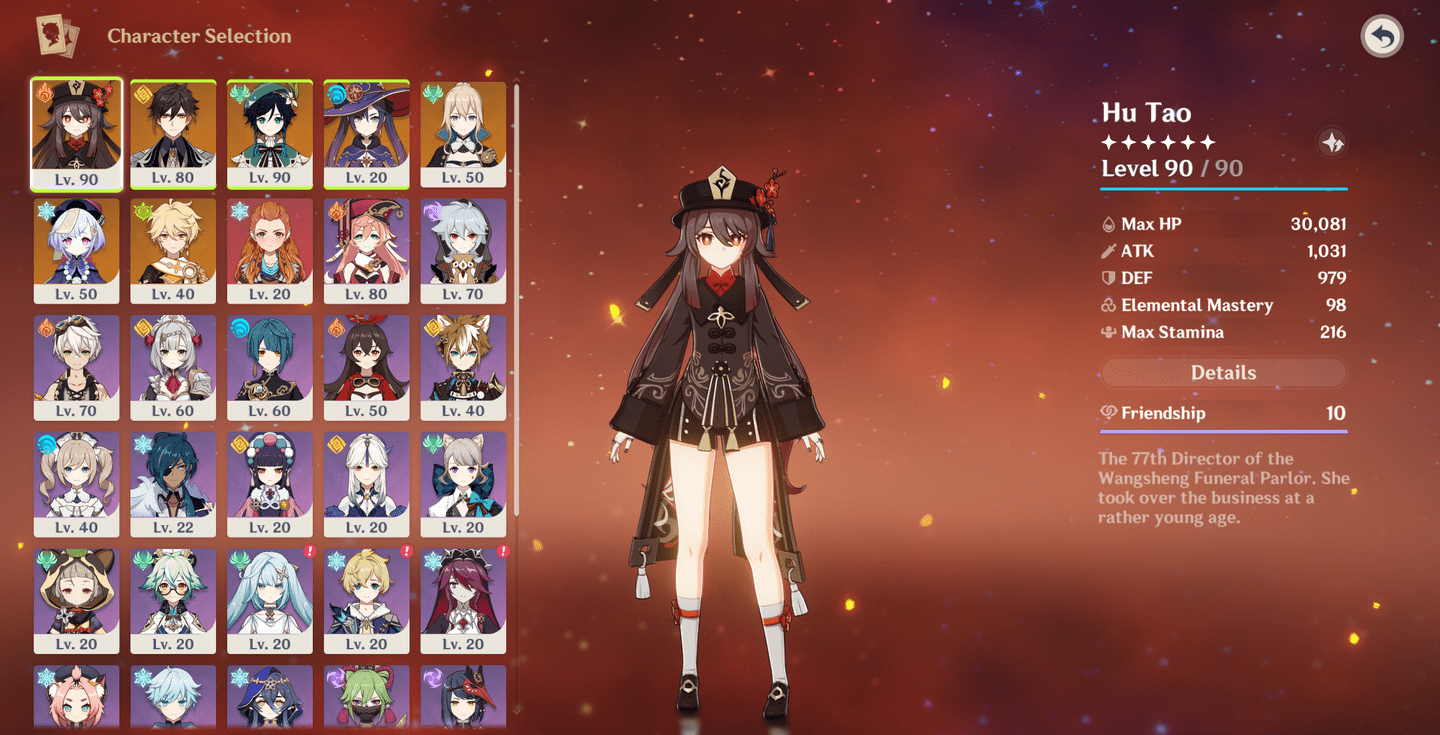
Task: Click the constellation sparkle icon beside the star rating
Action: 1334,142
